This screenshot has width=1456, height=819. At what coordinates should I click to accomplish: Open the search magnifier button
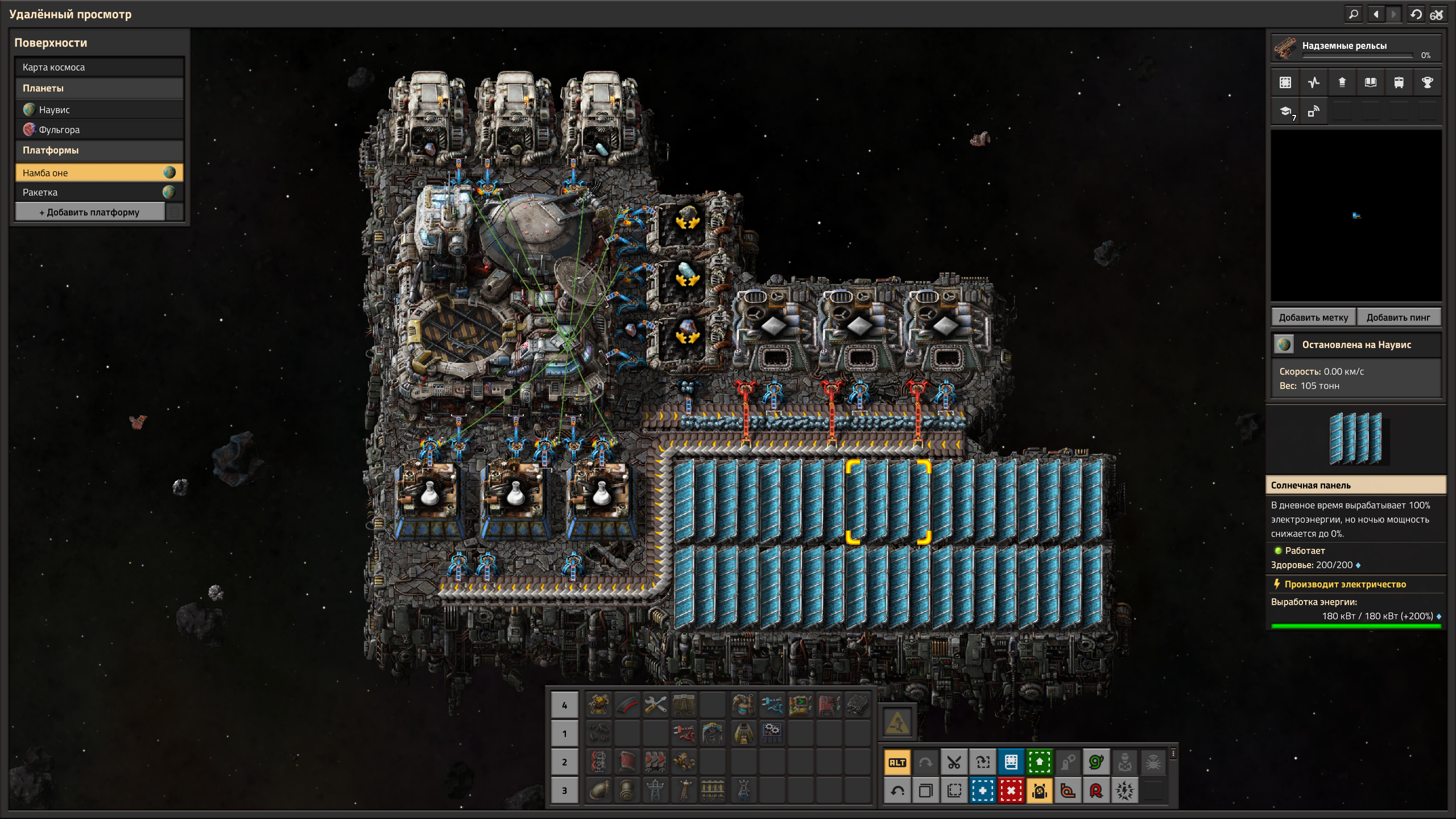coord(1354,14)
